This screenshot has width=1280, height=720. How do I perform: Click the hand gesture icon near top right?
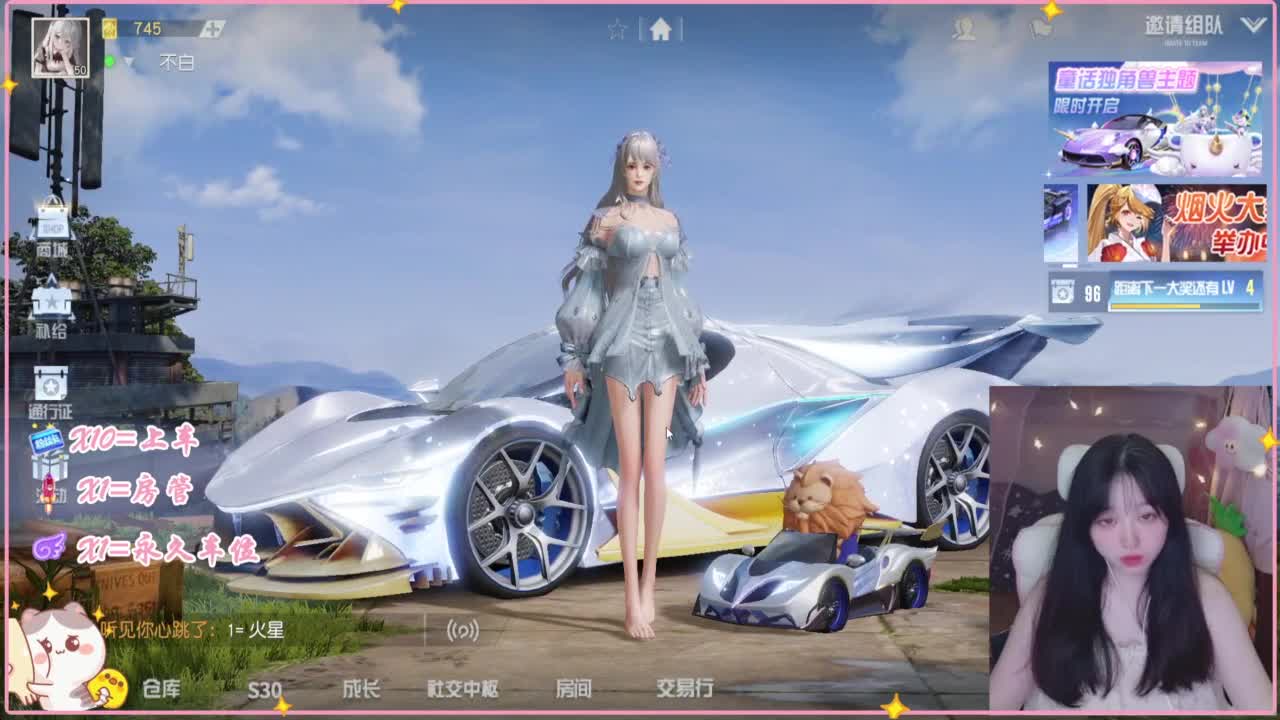1043,30
